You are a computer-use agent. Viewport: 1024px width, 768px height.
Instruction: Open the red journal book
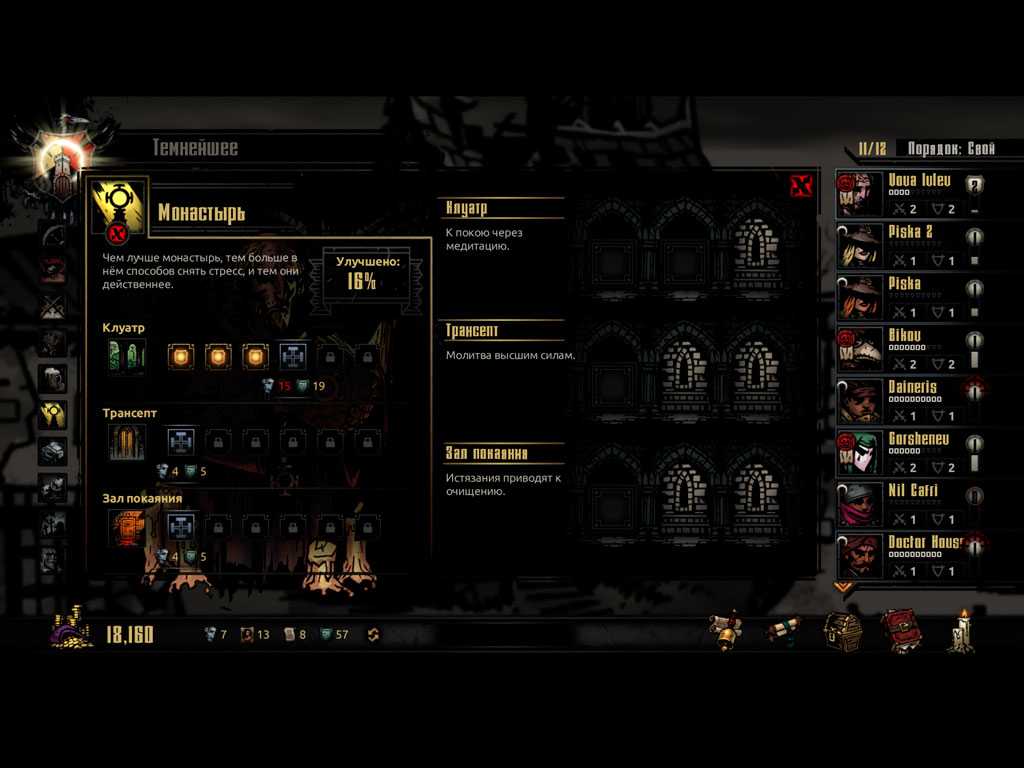click(899, 632)
